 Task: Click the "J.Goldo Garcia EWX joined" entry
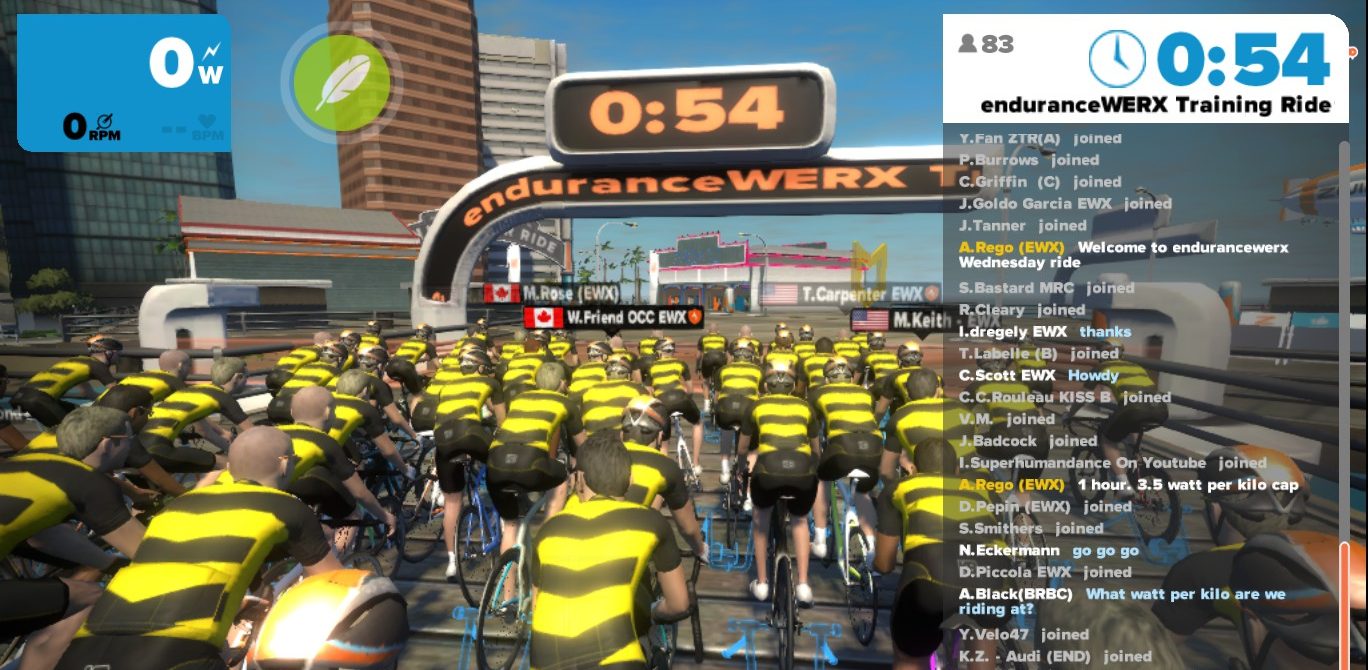coord(1065,204)
